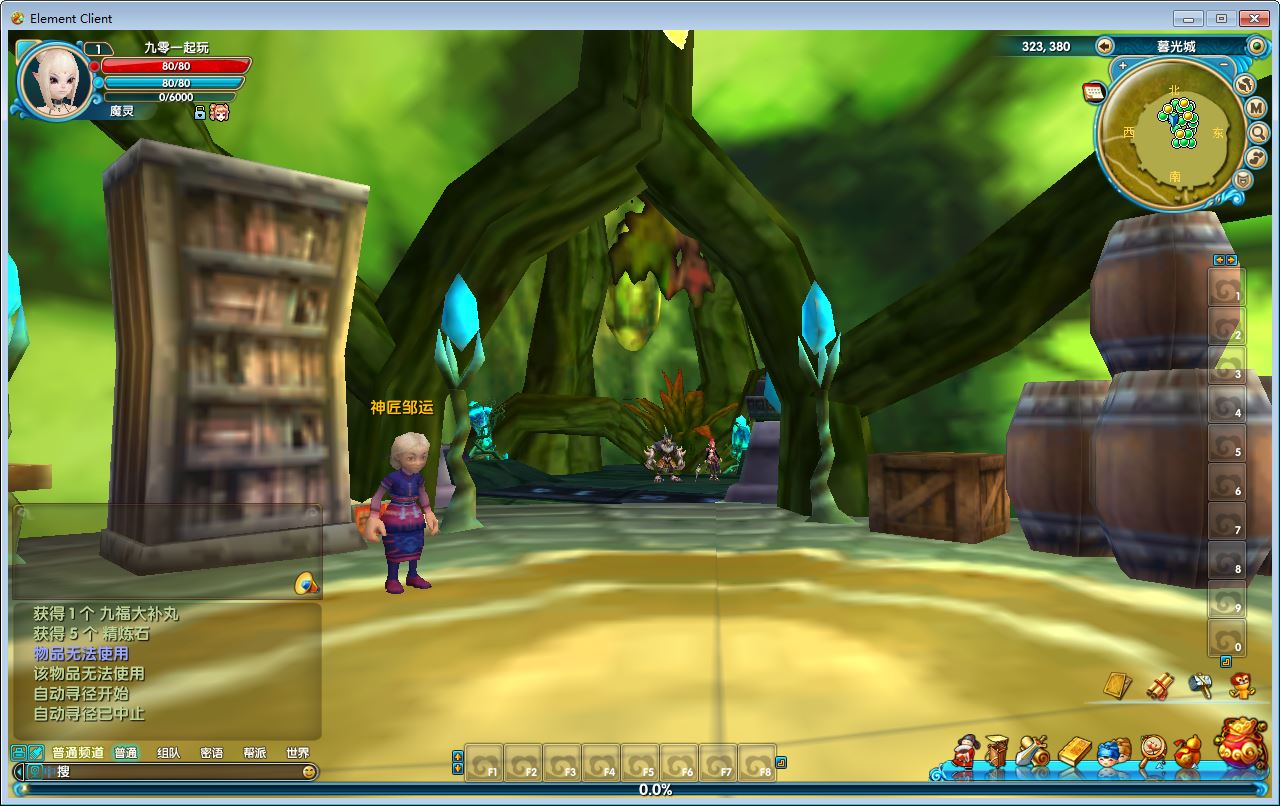
Task: Zoom in the minimap with plus button
Action: (x=1123, y=66)
